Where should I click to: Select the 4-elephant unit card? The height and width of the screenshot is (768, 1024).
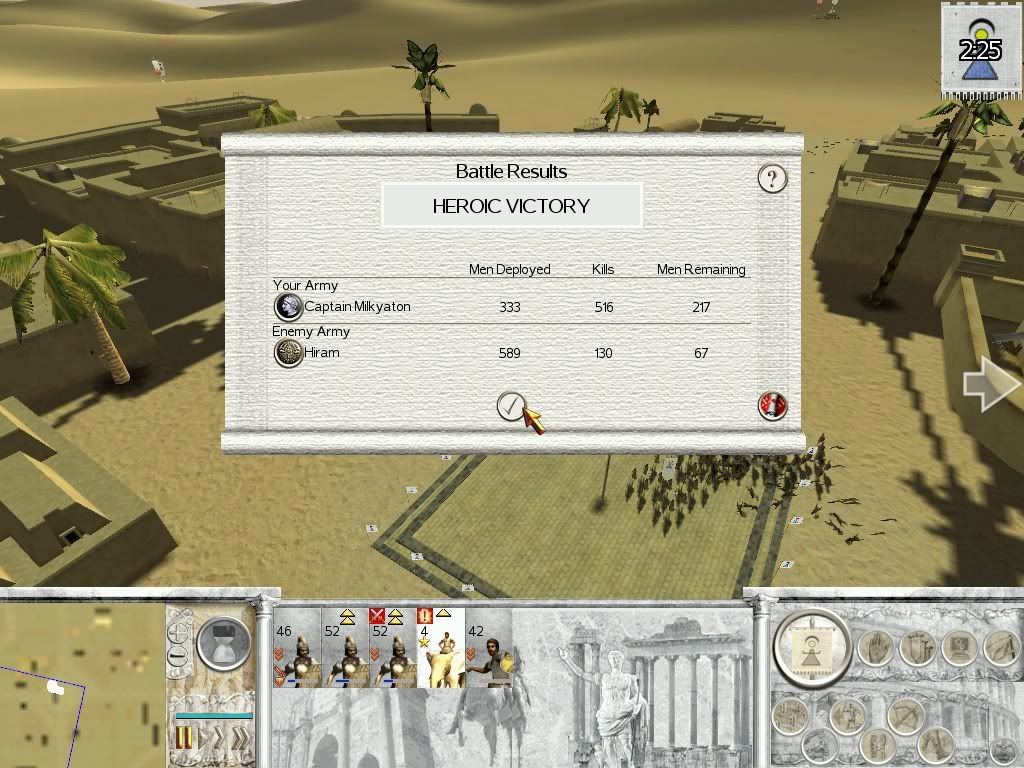pos(440,648)
